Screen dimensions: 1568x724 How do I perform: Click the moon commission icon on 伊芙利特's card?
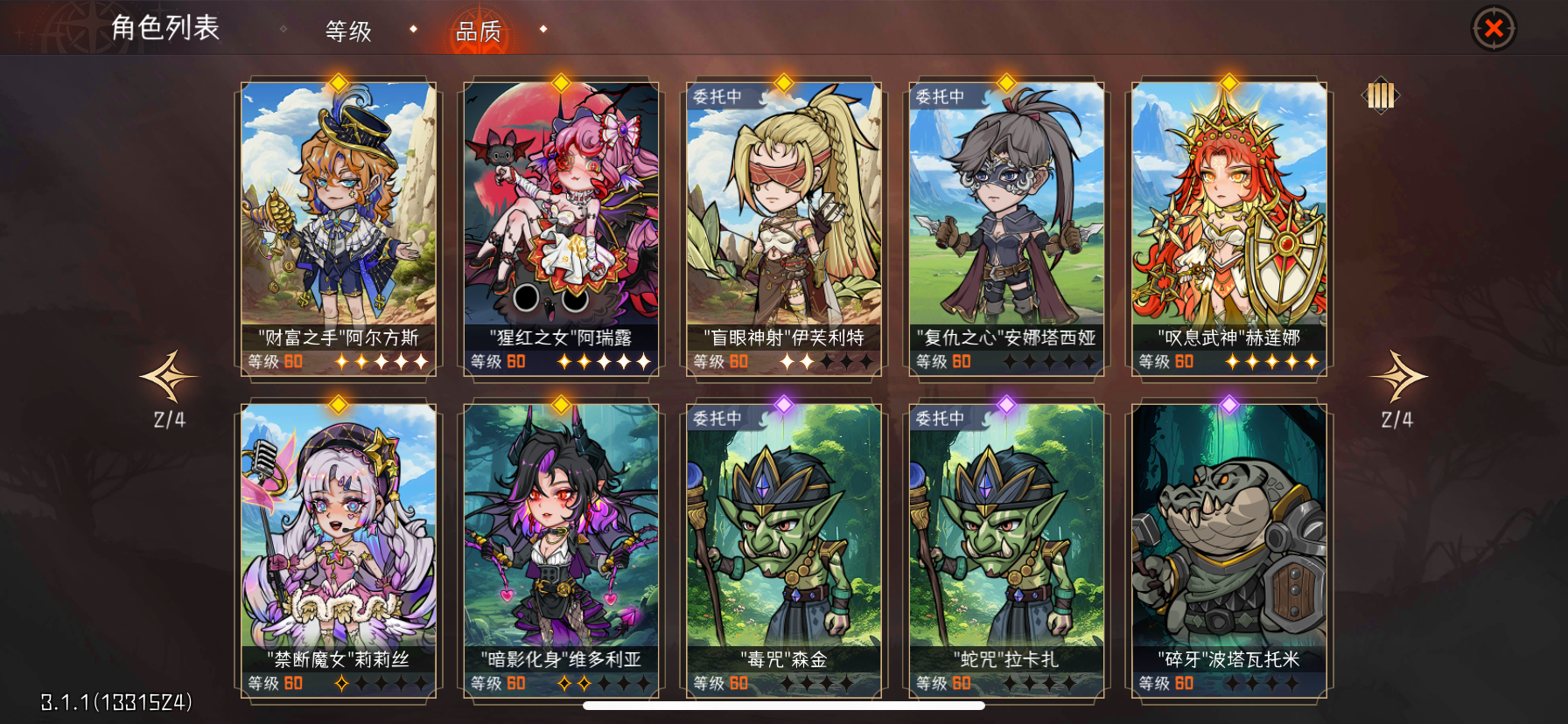coord(763,99)
